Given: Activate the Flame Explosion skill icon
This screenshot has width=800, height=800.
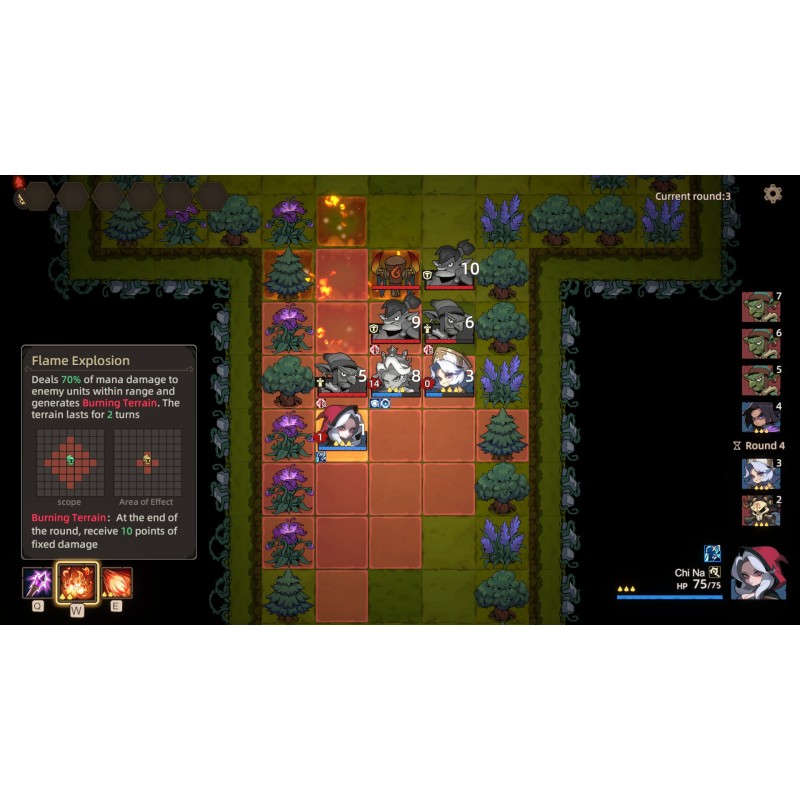Looking at the screenshot, I should [77, 582].
